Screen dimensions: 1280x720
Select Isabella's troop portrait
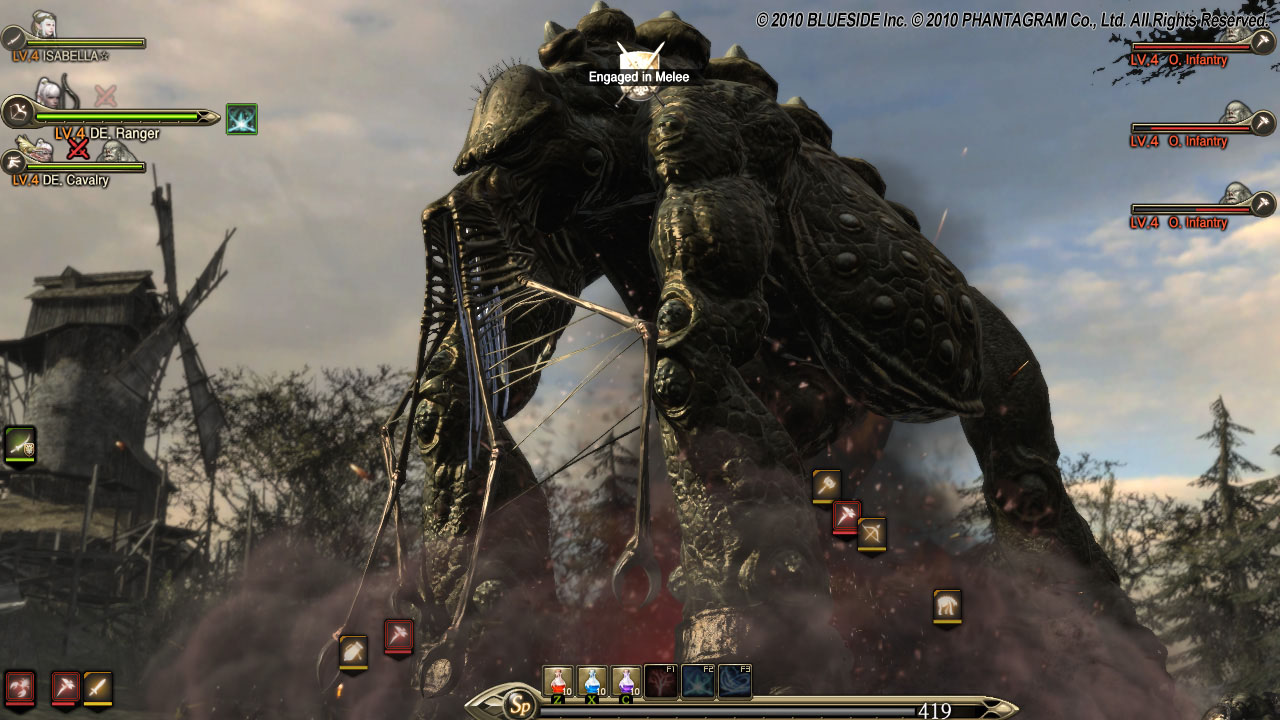44,26
